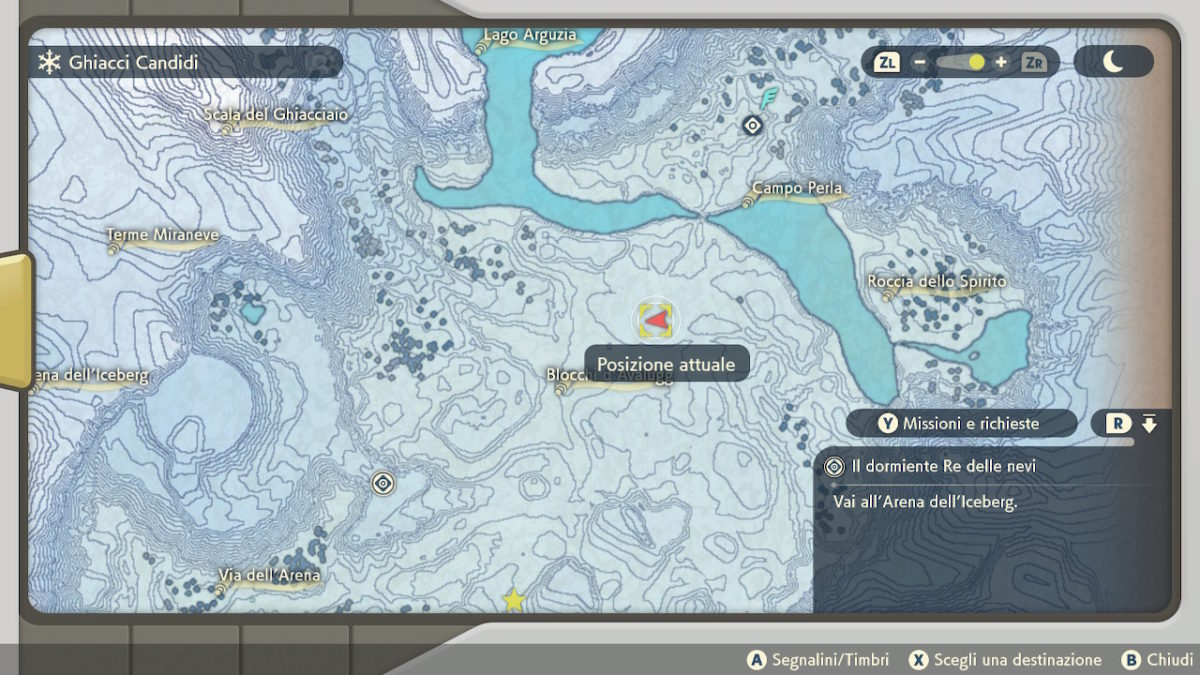Click the map zoom slider knob
Viewport: 1200px width, 675px height.
click(x=976, y=62)
